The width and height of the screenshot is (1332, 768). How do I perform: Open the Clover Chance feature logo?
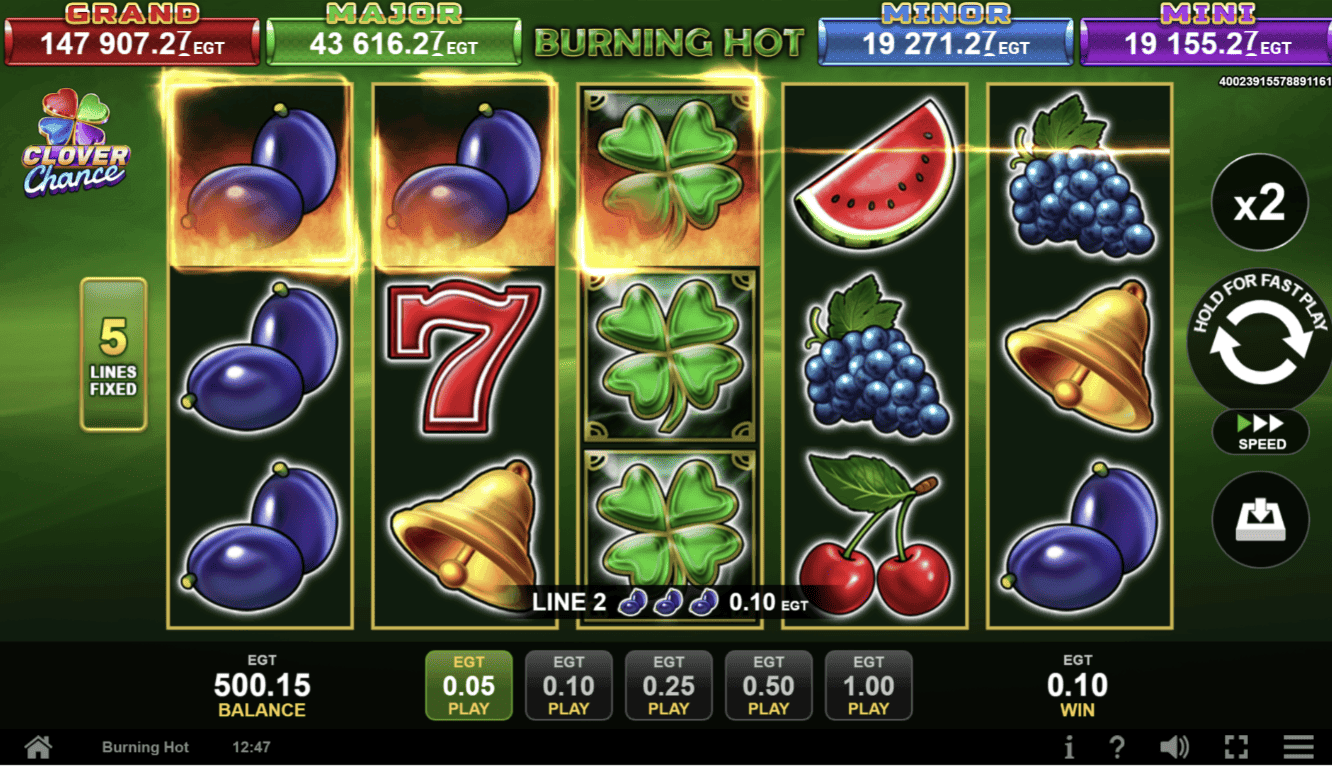coord(76,143)
